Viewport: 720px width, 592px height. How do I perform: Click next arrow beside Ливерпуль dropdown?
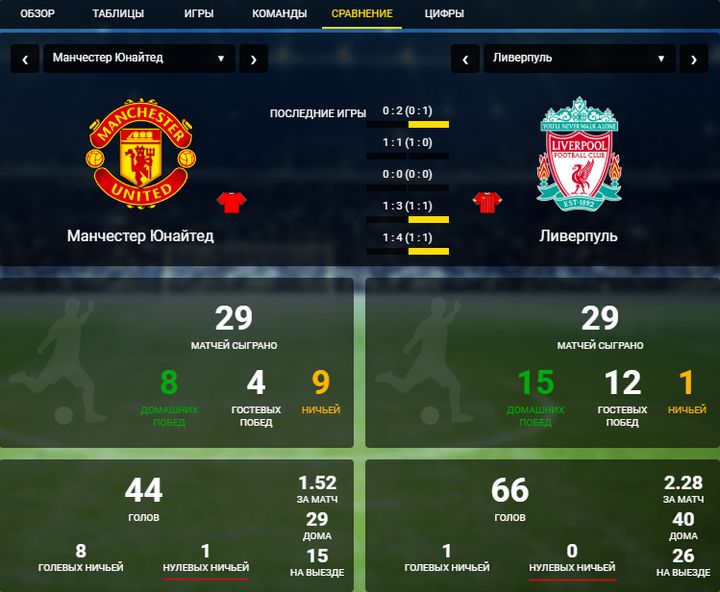click(694, 58)
